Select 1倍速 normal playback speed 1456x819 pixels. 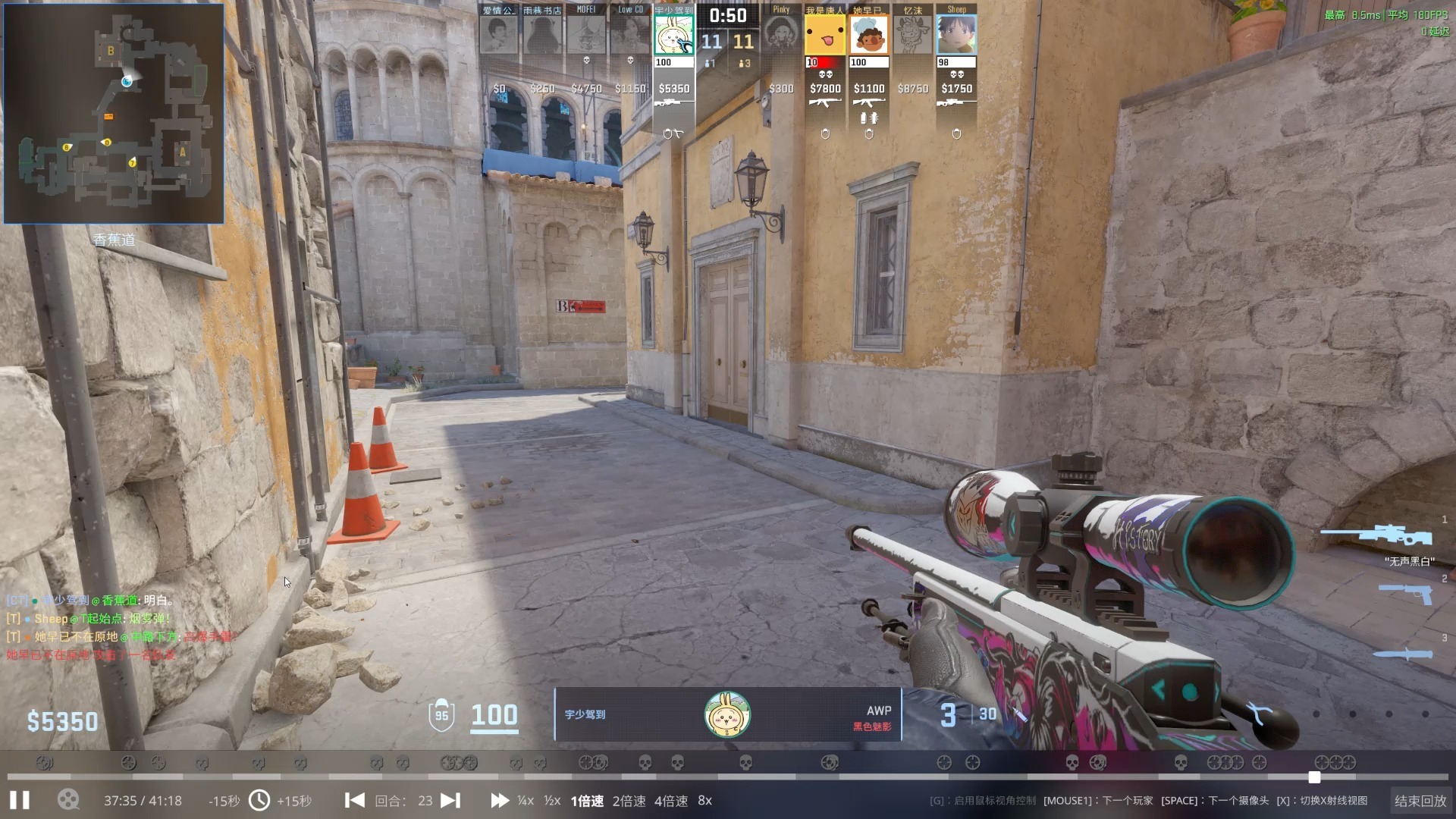[x=587, y=801]
